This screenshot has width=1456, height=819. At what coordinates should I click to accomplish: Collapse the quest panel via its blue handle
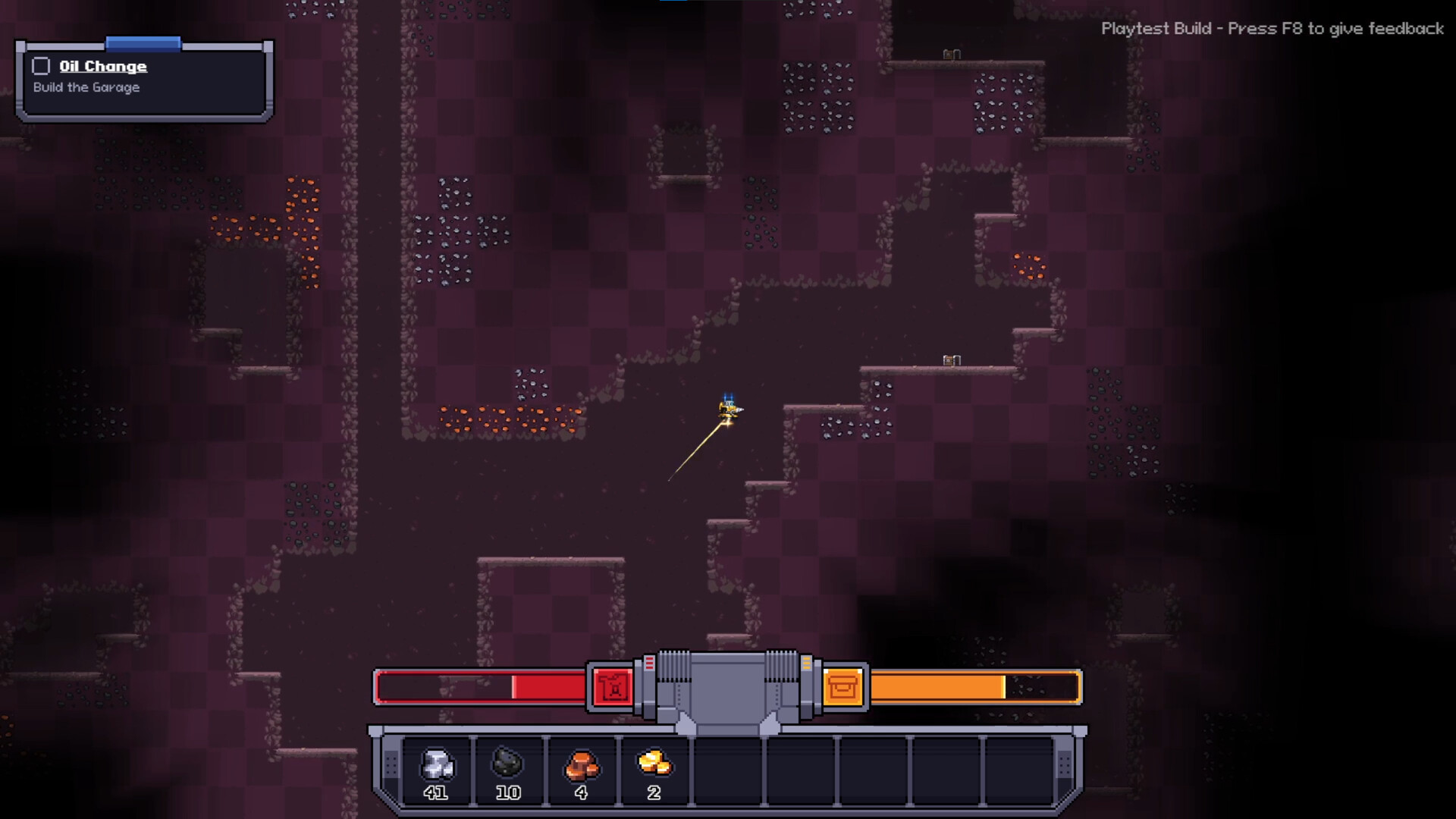coord(143,43)
